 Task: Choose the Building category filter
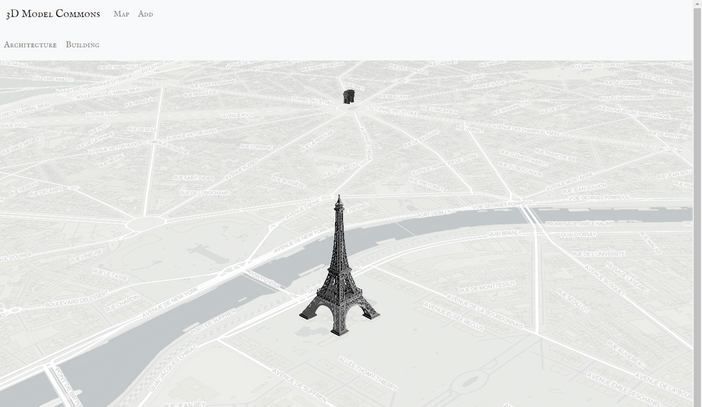coord(83,45)
